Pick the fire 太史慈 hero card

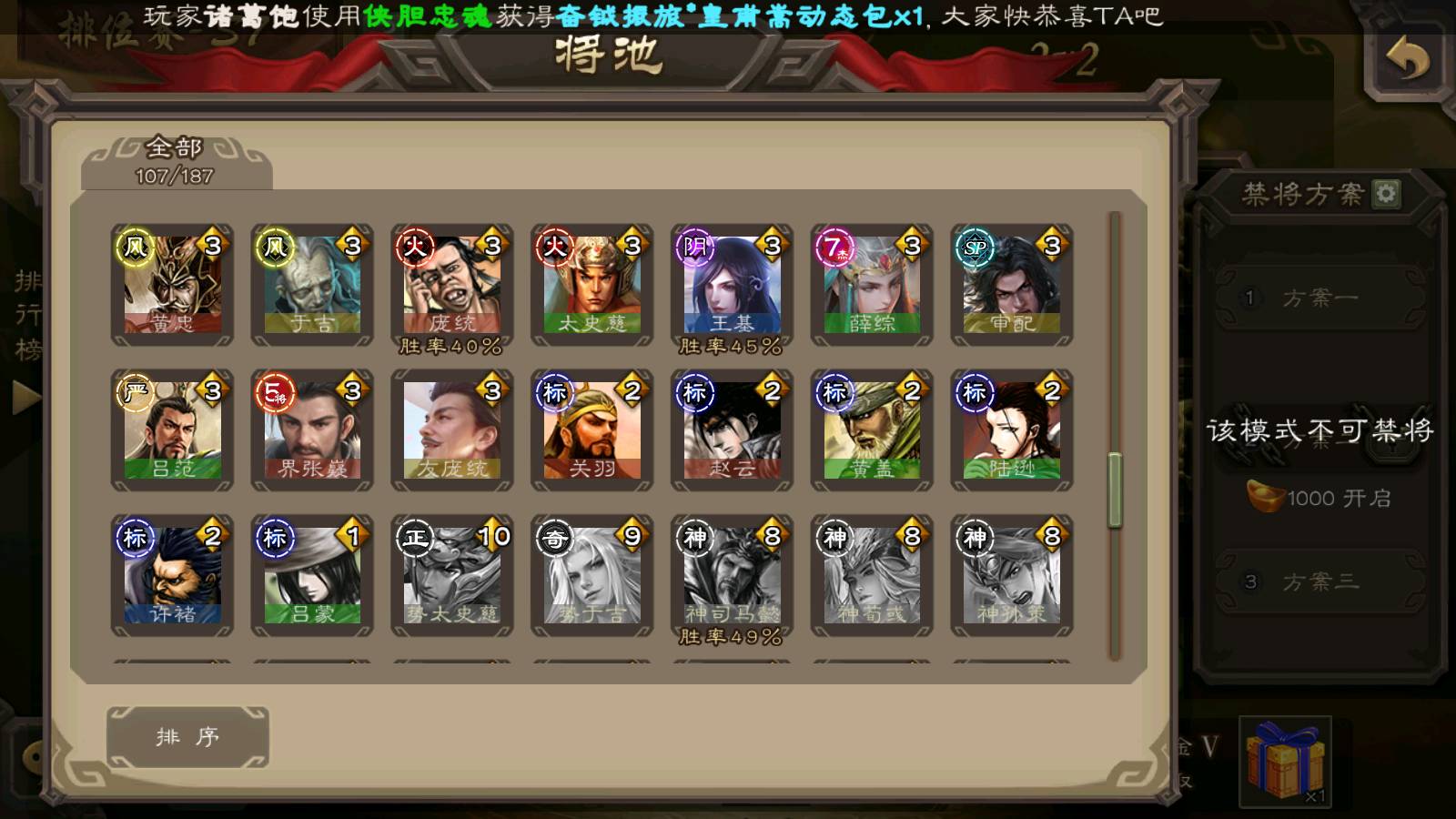tap(592, 284)
